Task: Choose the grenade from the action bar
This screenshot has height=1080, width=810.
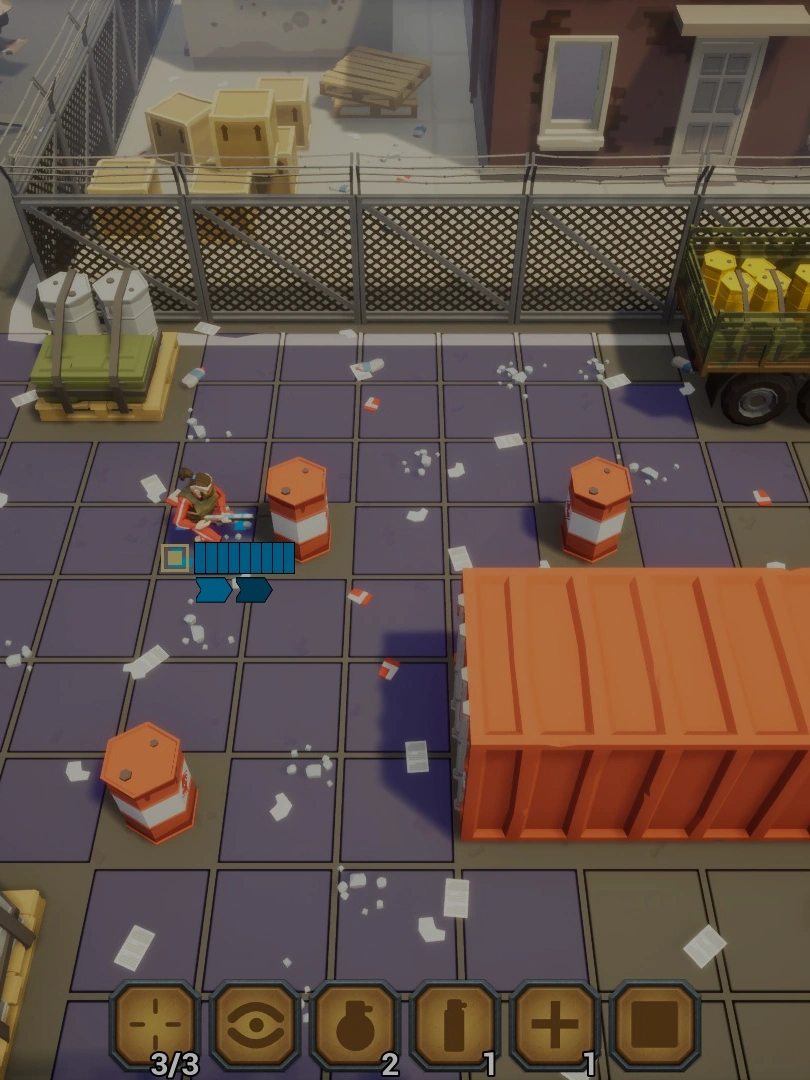Action: 355,1025
